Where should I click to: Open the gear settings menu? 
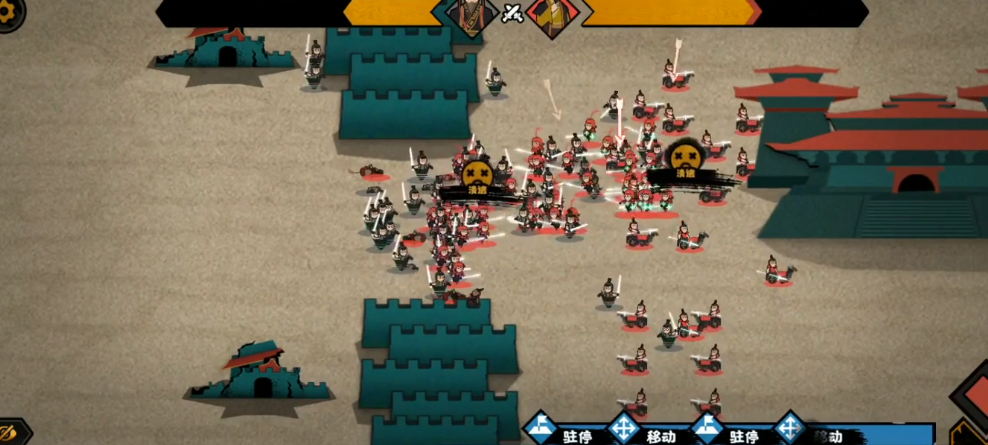pos(8,14)
